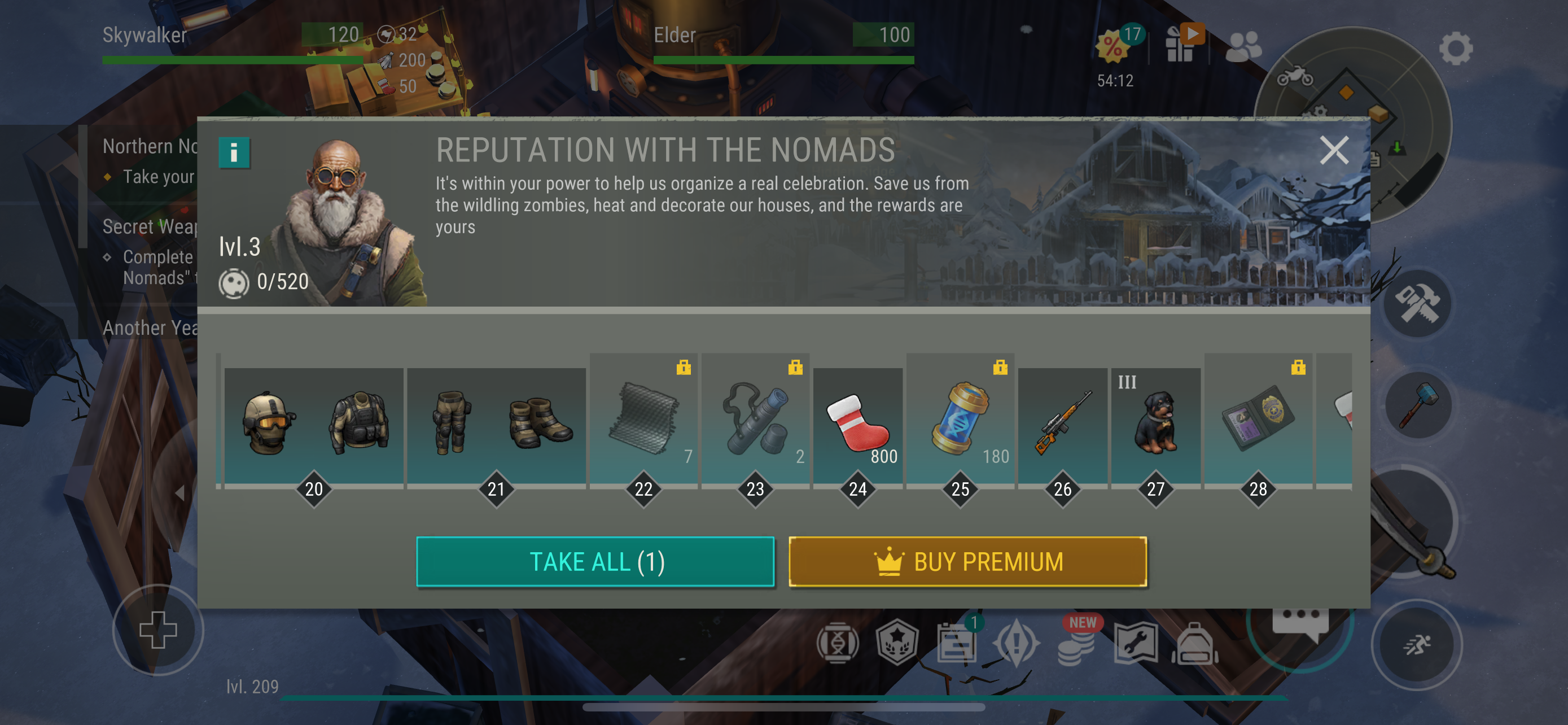
Task: Open the friends list icon
Action: 1242,46
